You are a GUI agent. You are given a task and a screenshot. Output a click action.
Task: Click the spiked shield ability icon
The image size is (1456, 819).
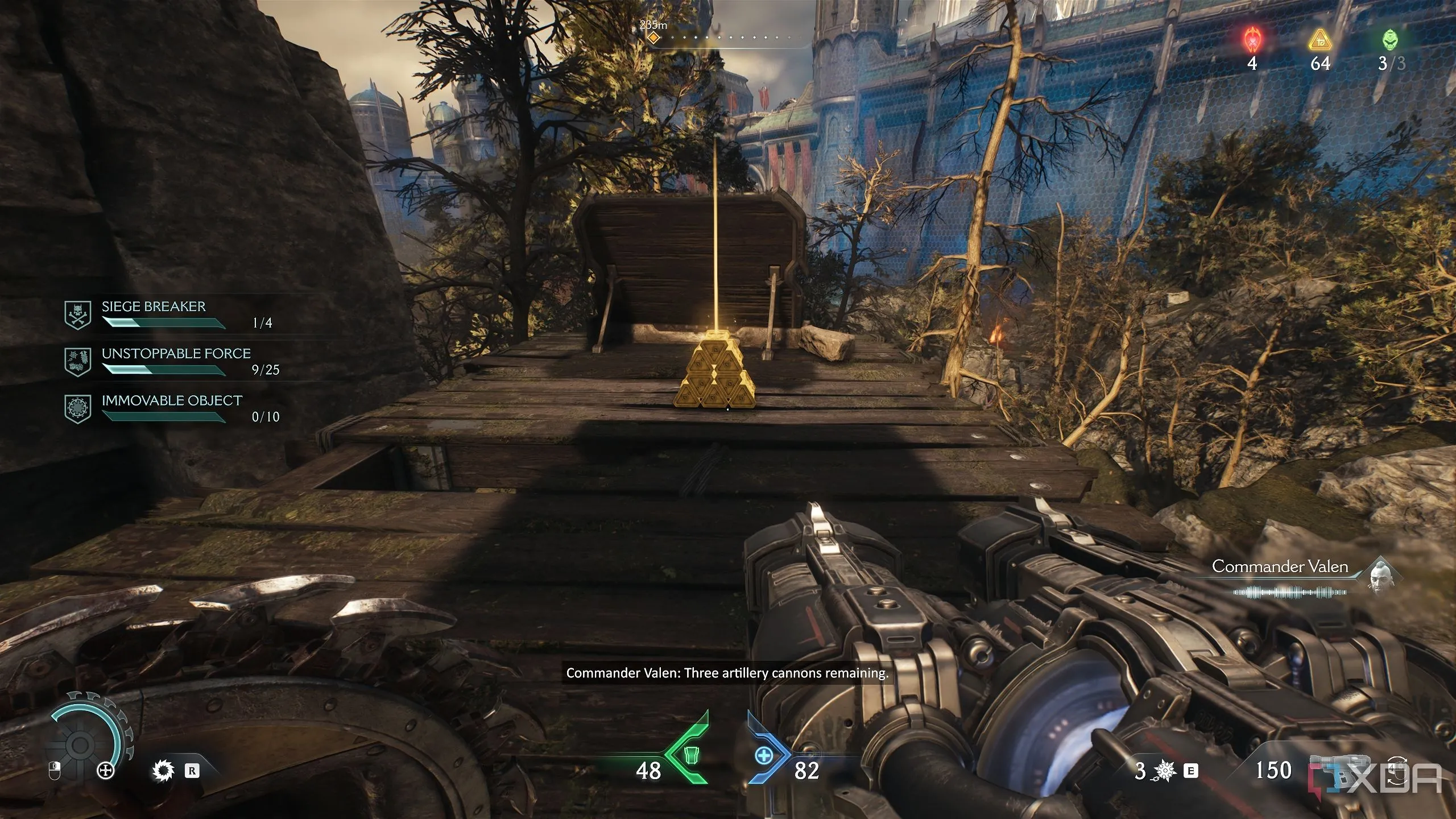pos(163,771)
